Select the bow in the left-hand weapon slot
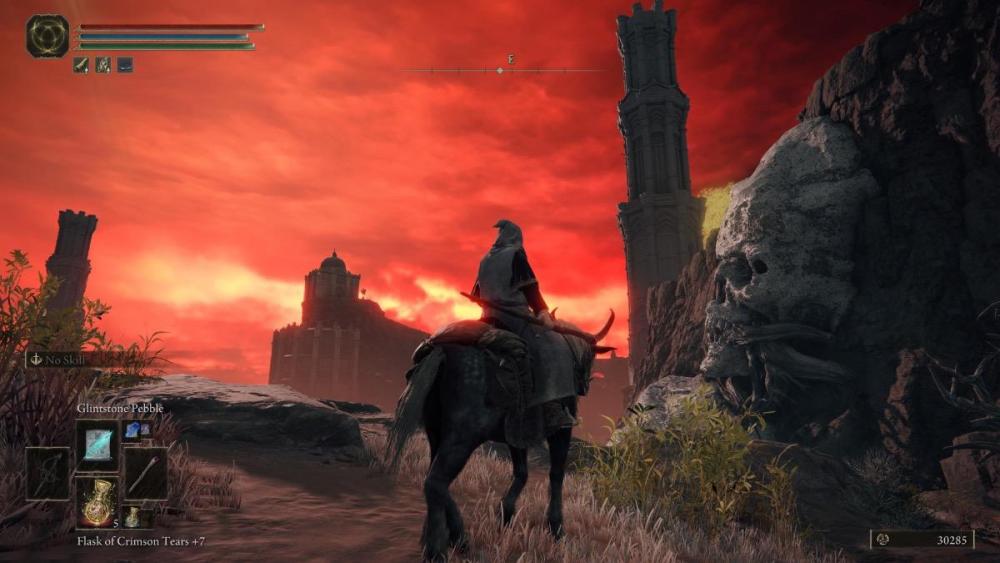 click(48, 473)
